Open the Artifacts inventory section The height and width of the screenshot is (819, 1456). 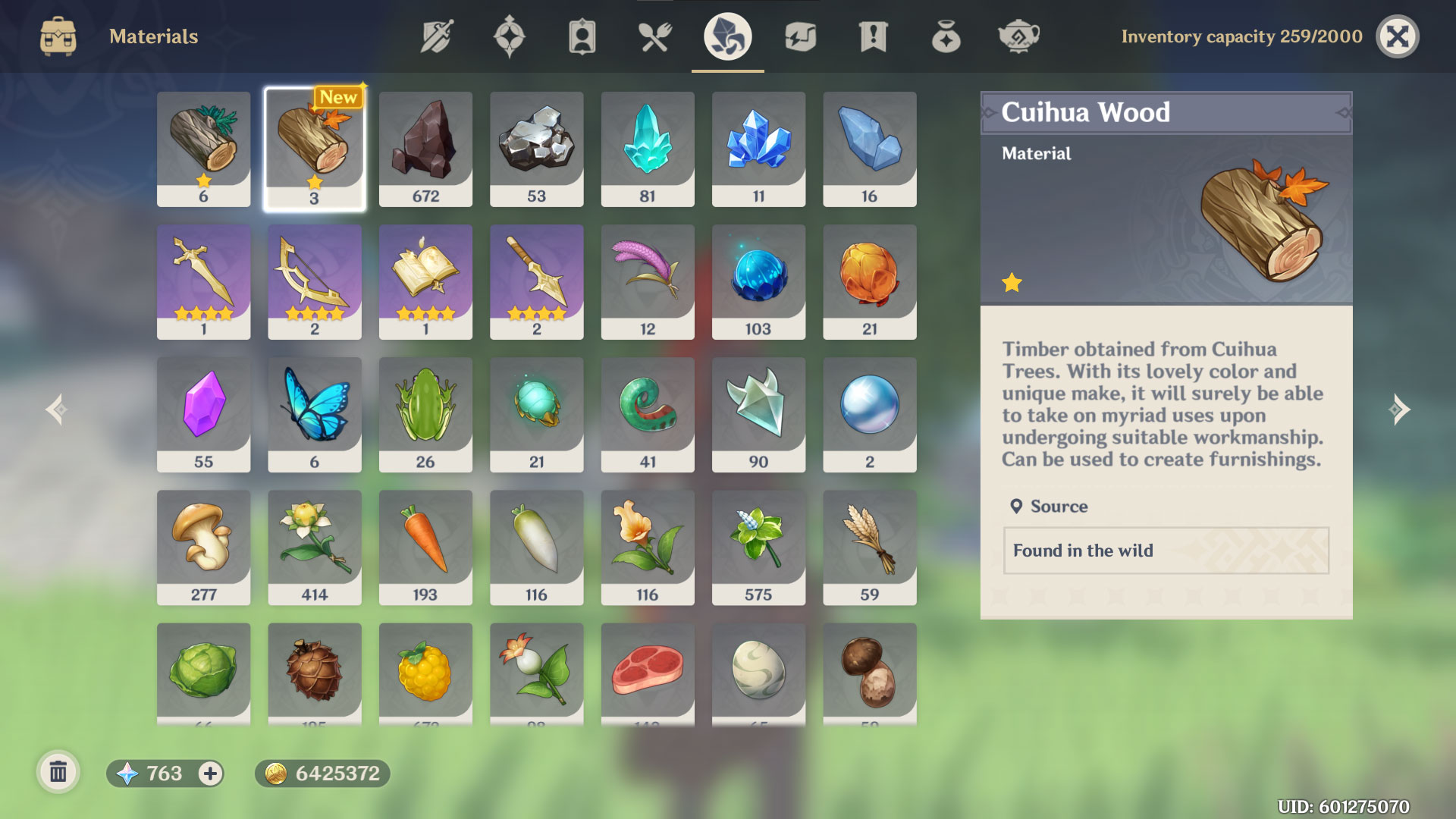click(x=509, y=36)
